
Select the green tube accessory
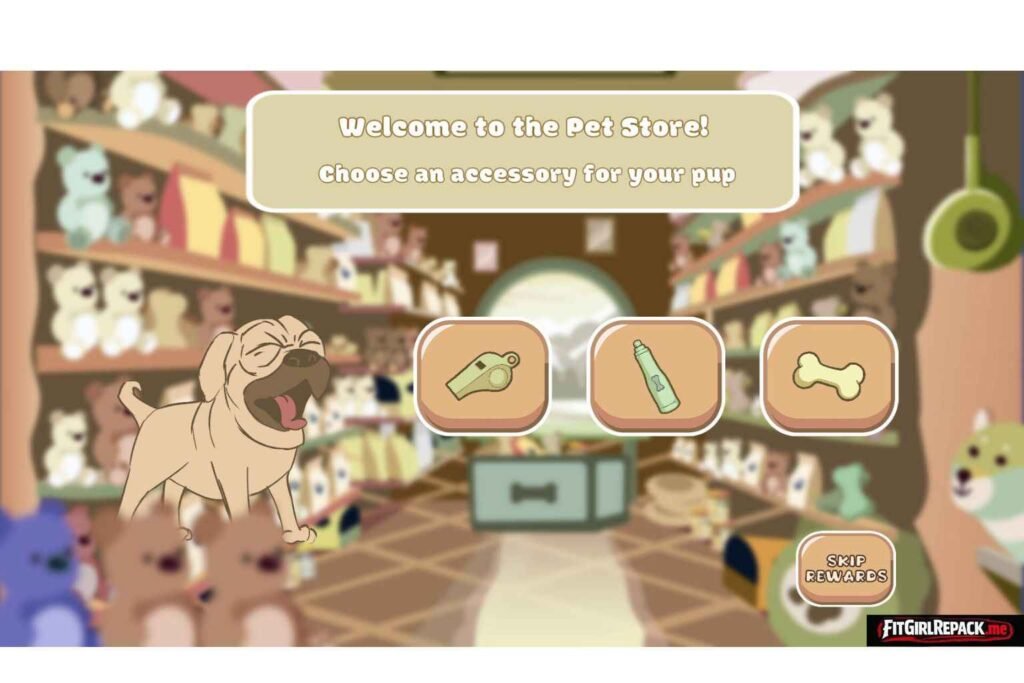656,375
